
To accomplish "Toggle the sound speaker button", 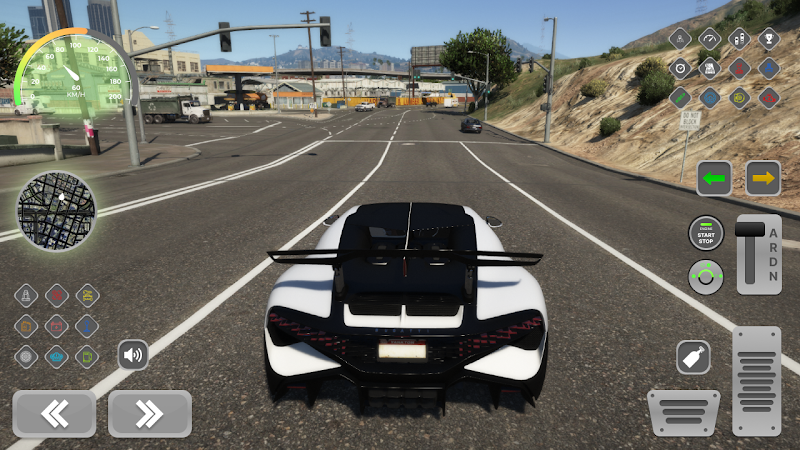I will pyautogui.click(x=133, y=354).
